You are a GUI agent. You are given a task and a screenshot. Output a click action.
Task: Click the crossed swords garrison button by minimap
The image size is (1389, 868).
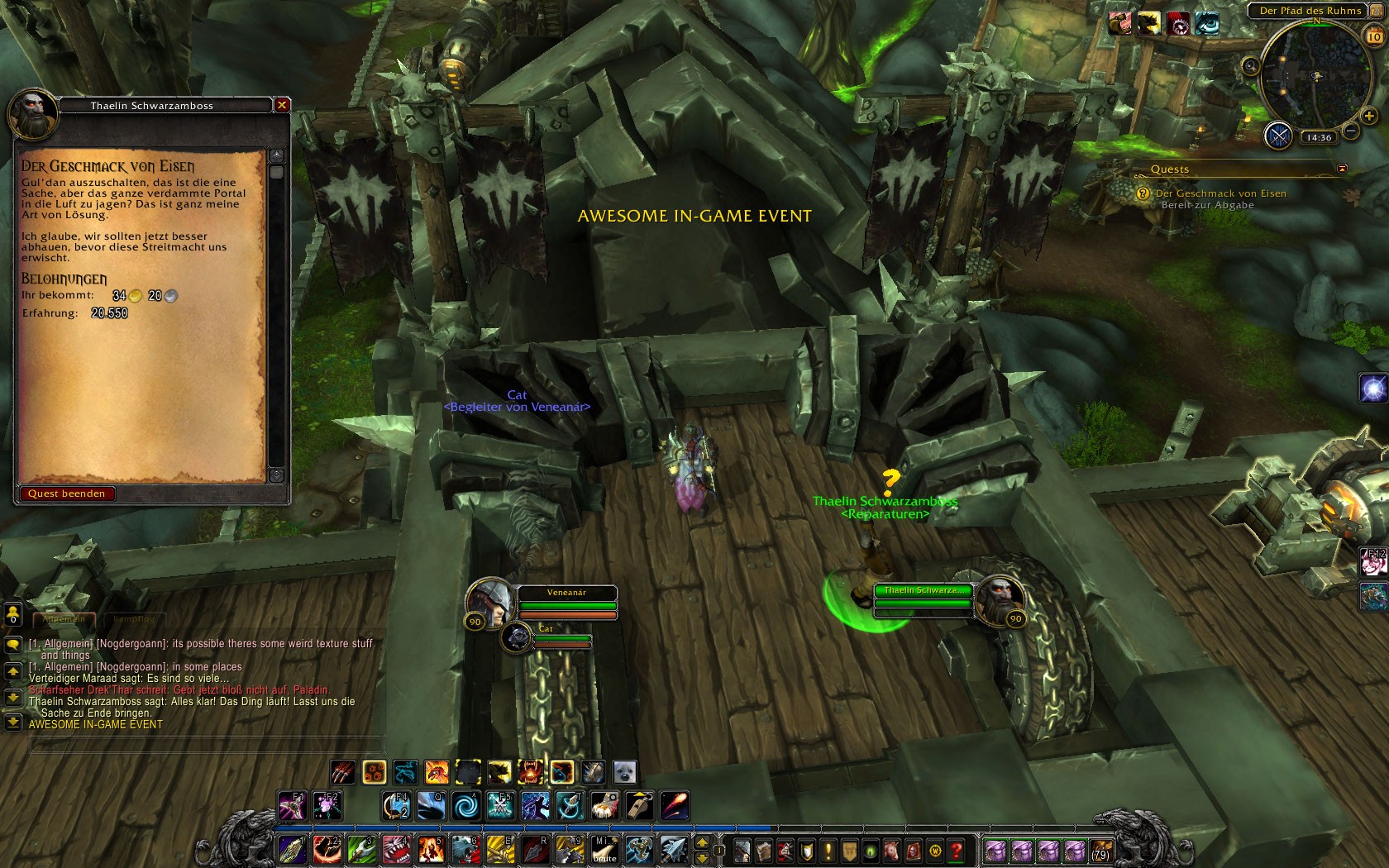point(1279,135)
